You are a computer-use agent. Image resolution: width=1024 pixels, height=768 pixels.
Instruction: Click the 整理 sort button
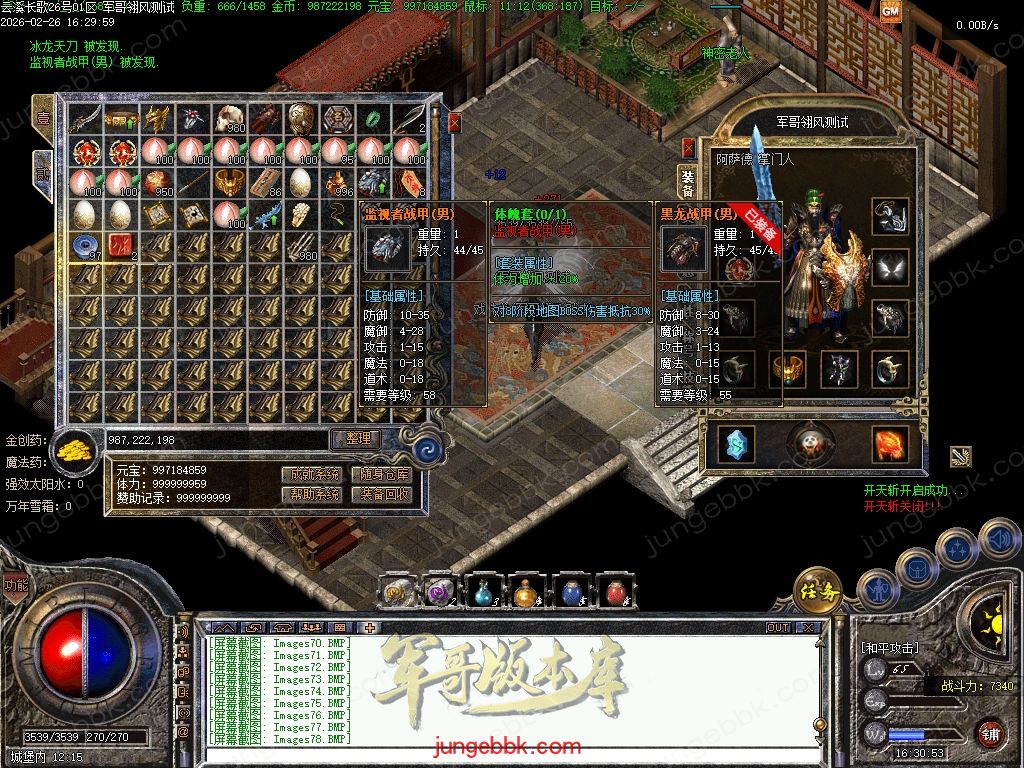click(x=357, y=439)
